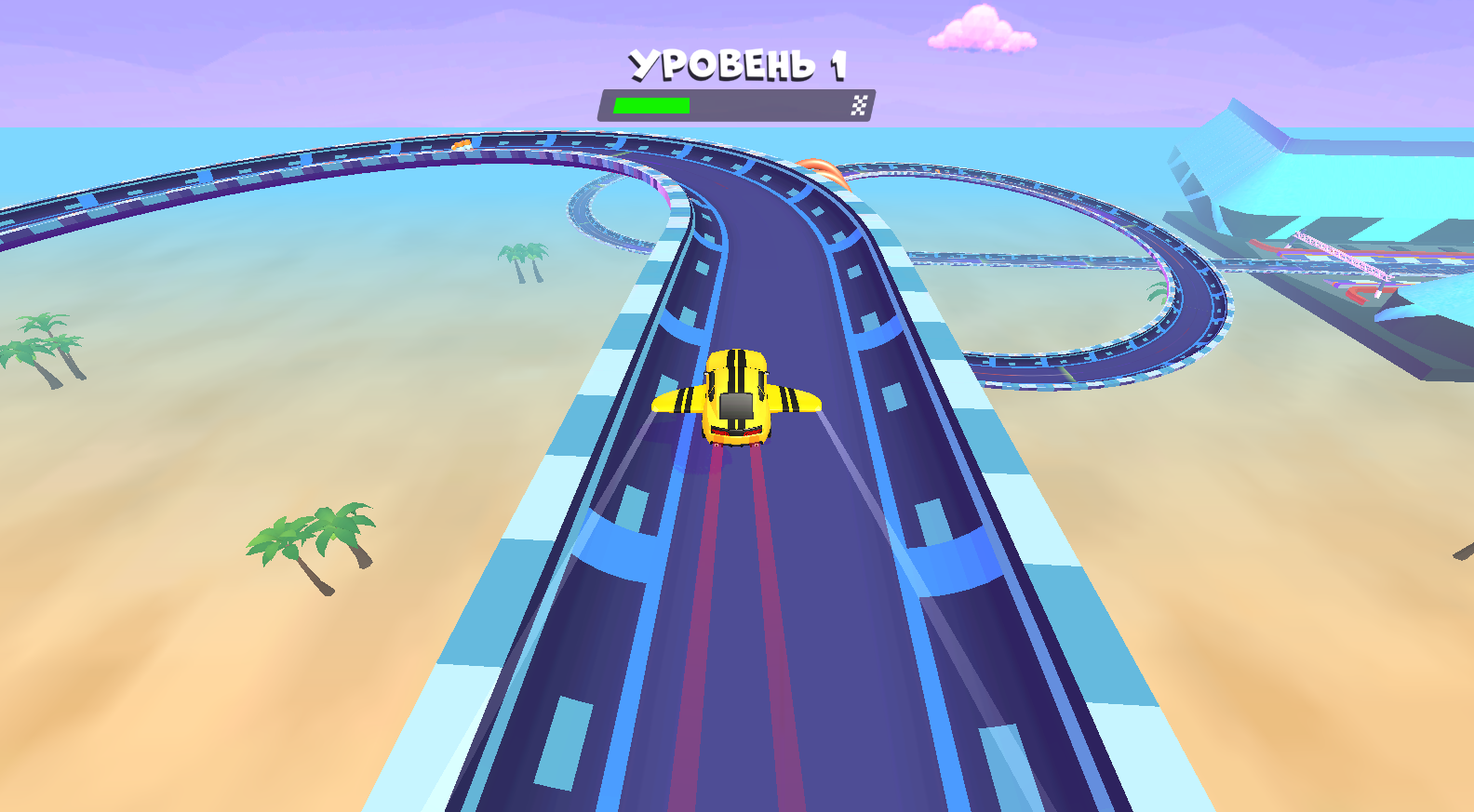Image resolution: width=1474 pixels, height=812 pixels.
Task: Tap the УРОВЕНЬ 1 level title
Action: (x=738, y=62)
